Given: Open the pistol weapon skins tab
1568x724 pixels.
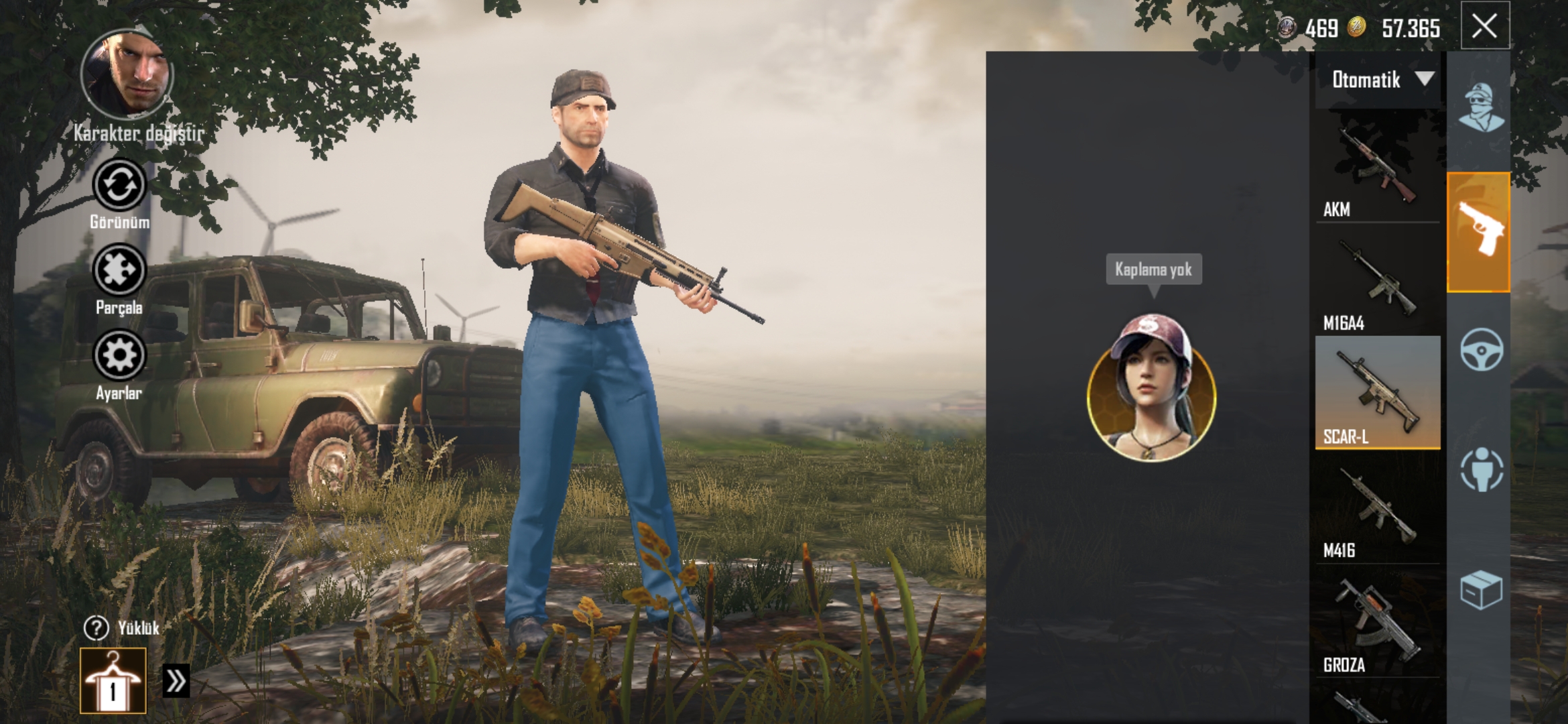Looking at the screenshot, I should click(x=1478, y=232).
